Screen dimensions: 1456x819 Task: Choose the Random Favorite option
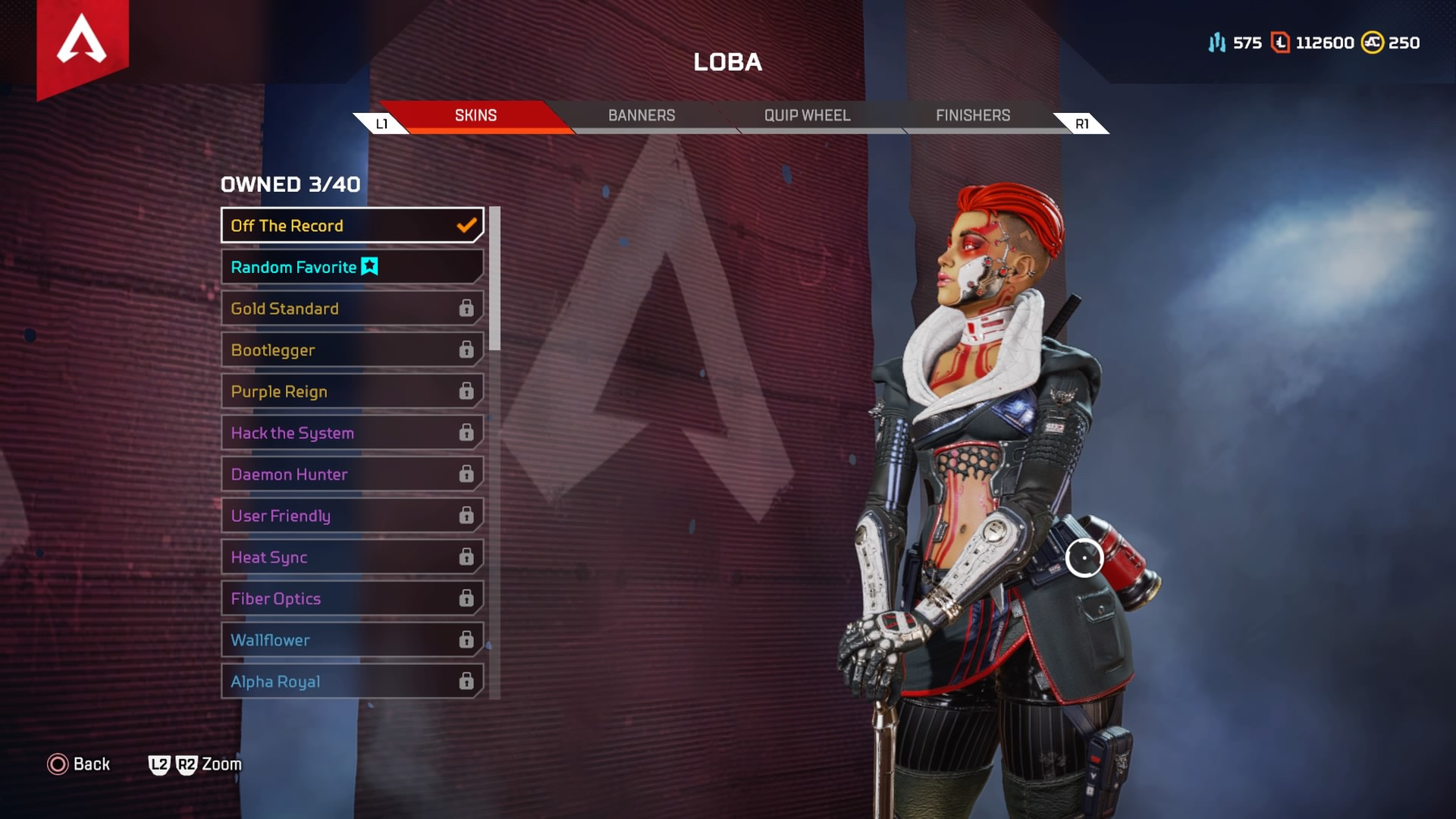352,267
